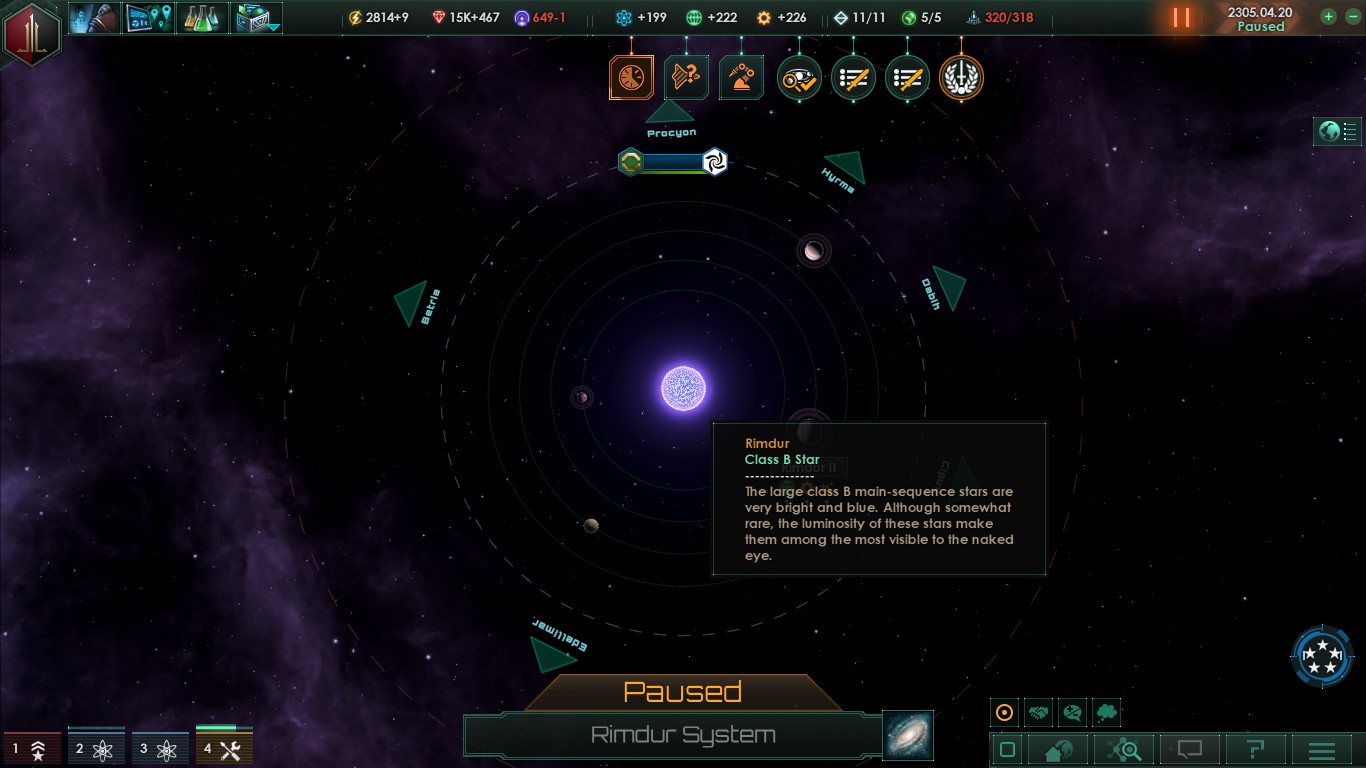This screenshot has width=1366, height=768.
Task: Open the empire emblem government panel
Action: pos(32,32)
